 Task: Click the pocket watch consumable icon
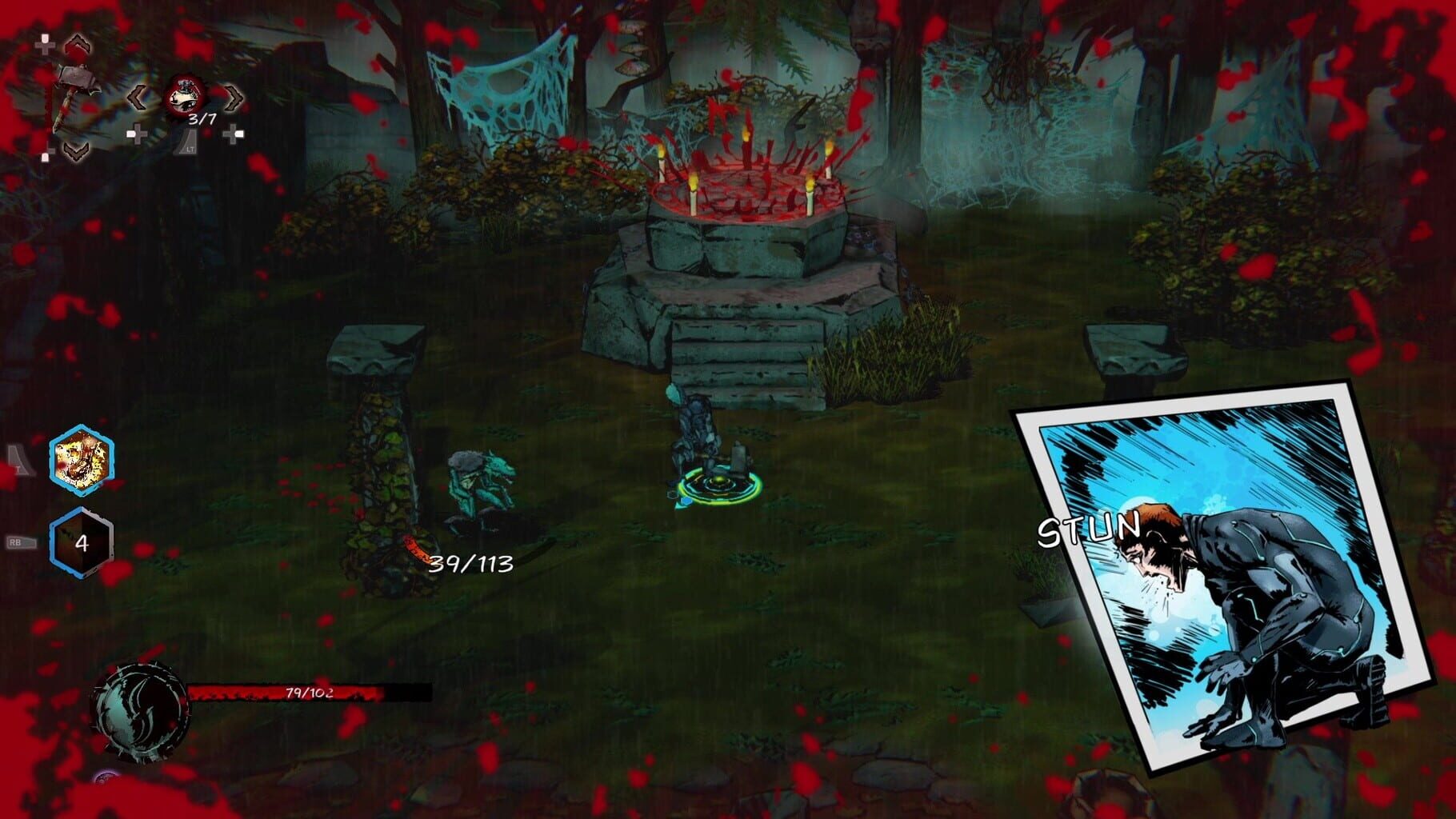[183, 96]
